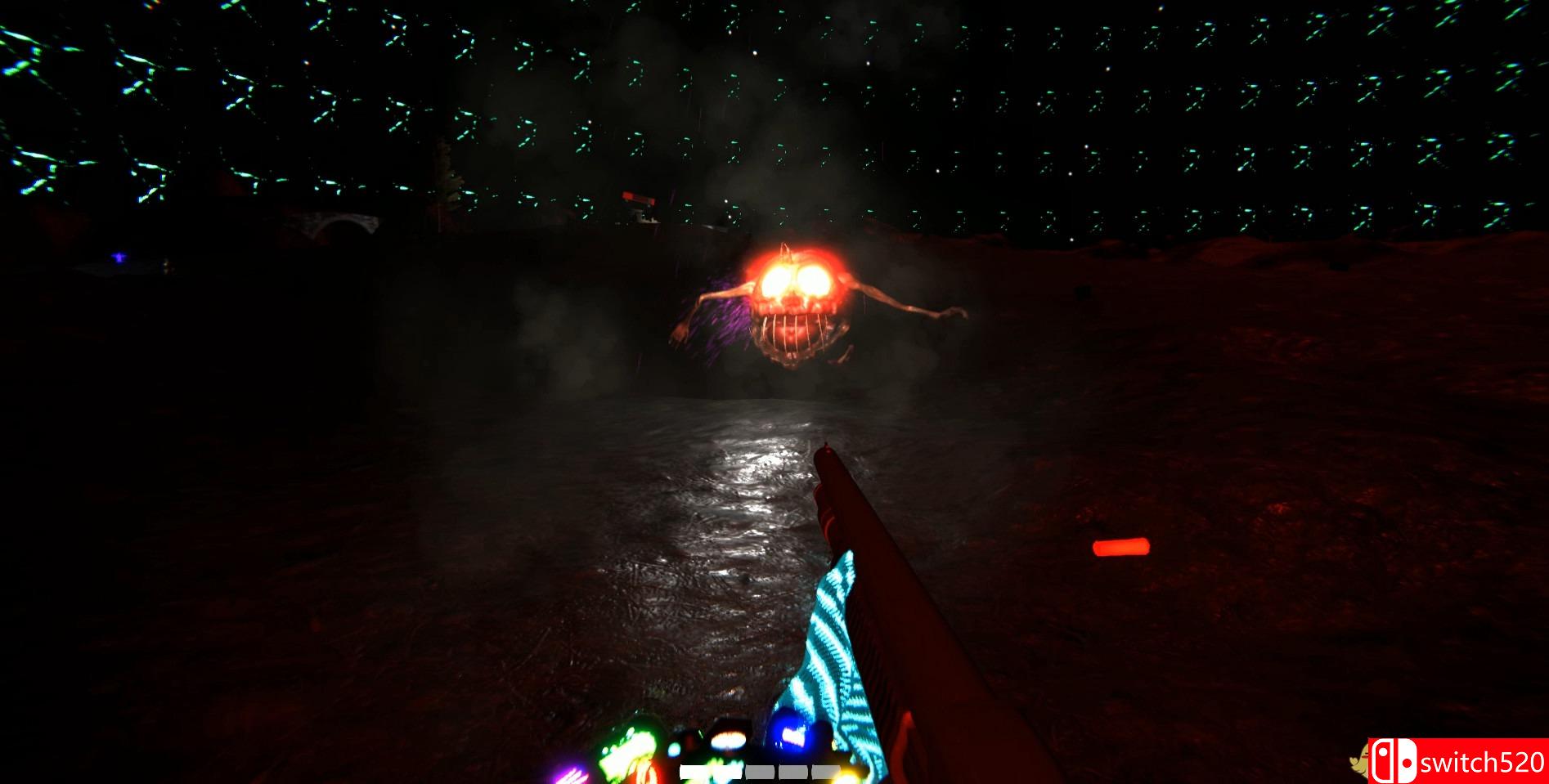Toggle the rightmost gray hotbar slot indicator
Image resolution: width=1549 pixels, height=784 pixels.
click(826, 769)
